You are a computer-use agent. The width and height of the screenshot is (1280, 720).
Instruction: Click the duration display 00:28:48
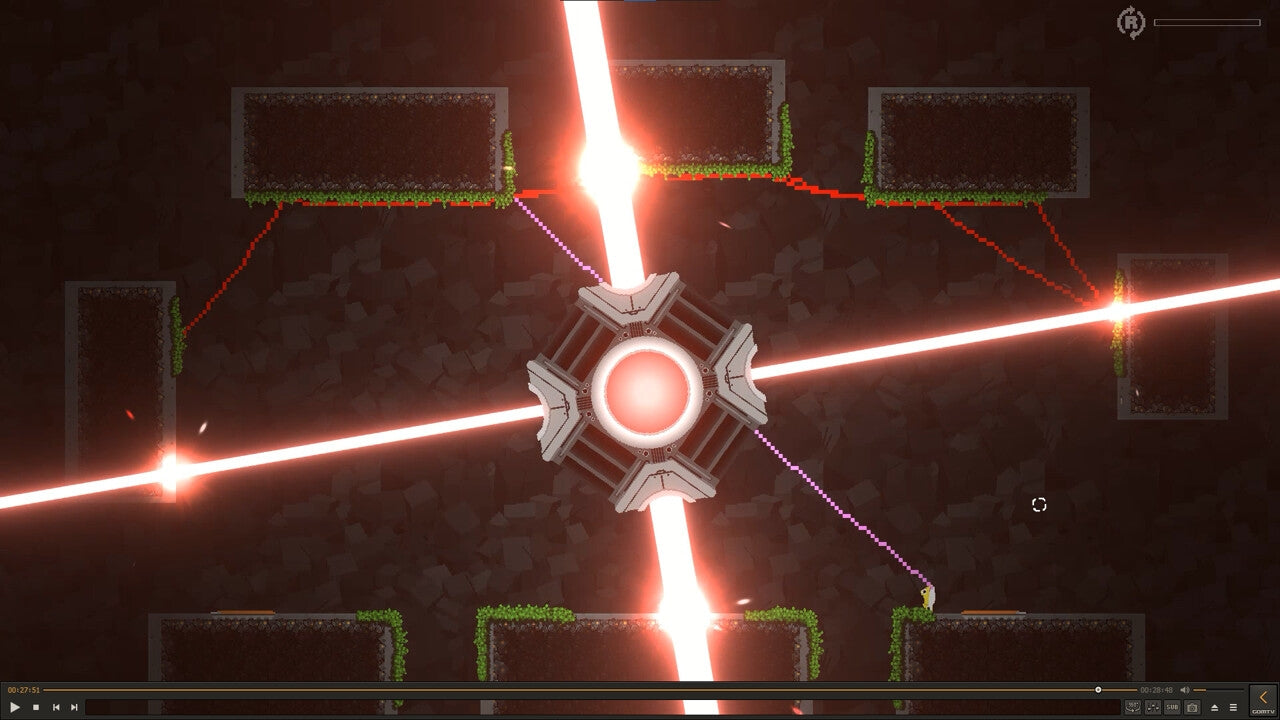1157,689
